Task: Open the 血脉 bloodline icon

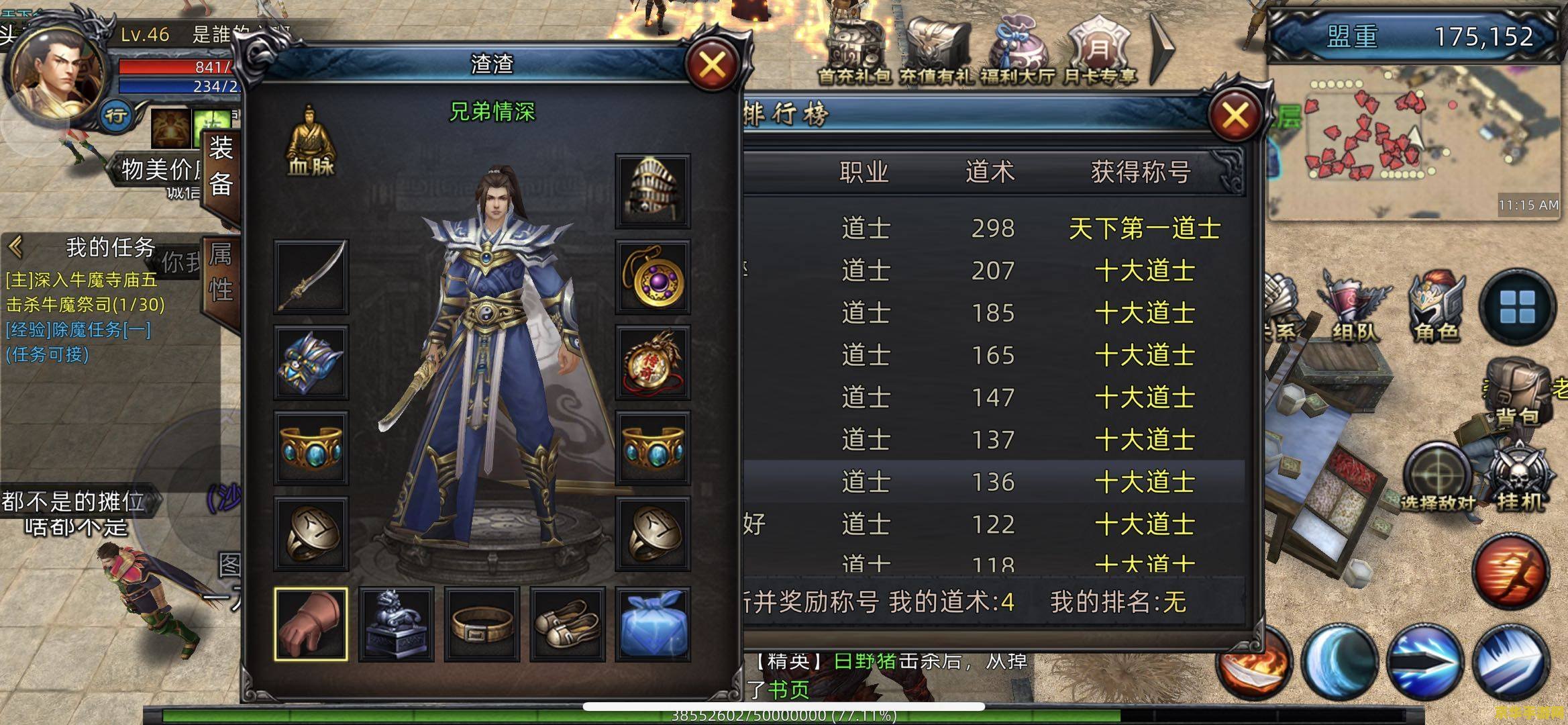Action: pos(310,142)
